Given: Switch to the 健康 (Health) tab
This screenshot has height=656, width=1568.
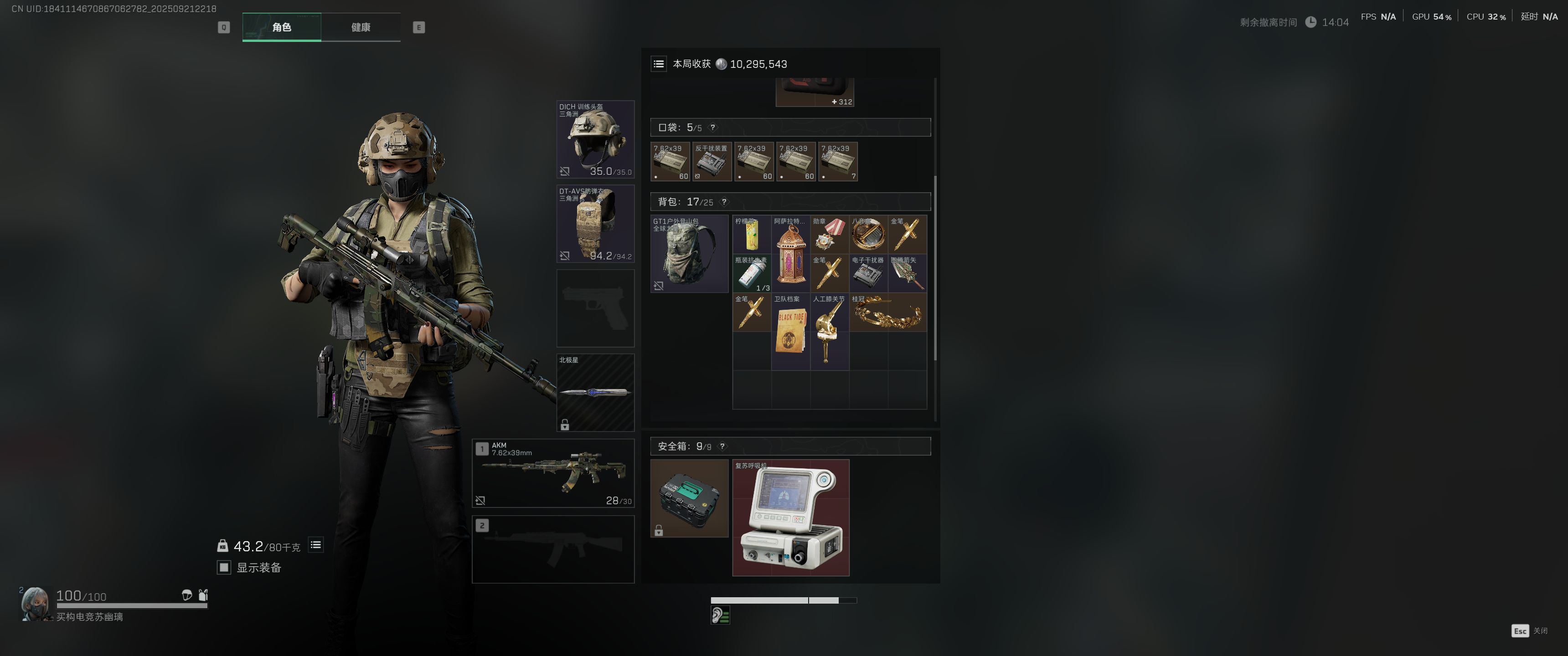Looking at the screenshot, I should [x=361, y=27].
